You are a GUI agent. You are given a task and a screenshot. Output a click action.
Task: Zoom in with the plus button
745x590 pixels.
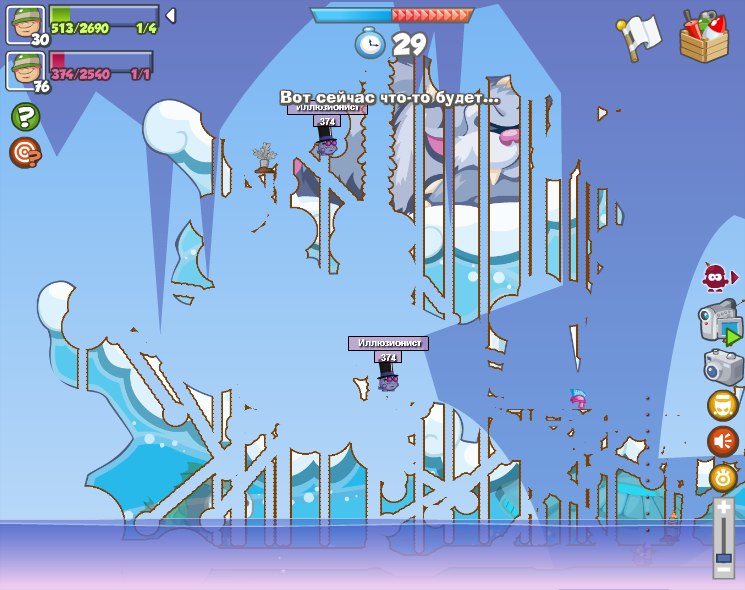click(x=724, y=508)
